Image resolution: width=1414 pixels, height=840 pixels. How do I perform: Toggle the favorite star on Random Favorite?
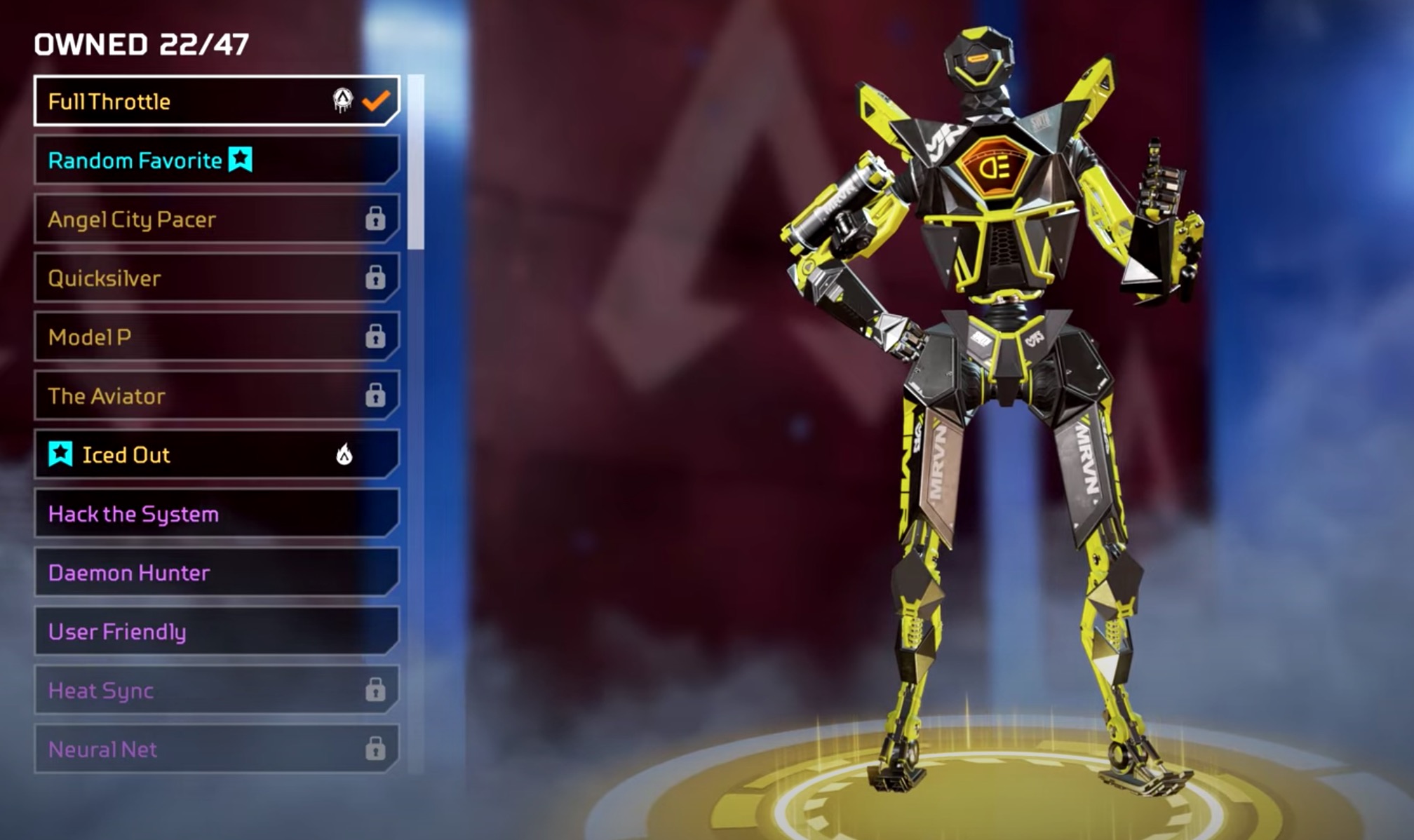(x=238, y=160)
